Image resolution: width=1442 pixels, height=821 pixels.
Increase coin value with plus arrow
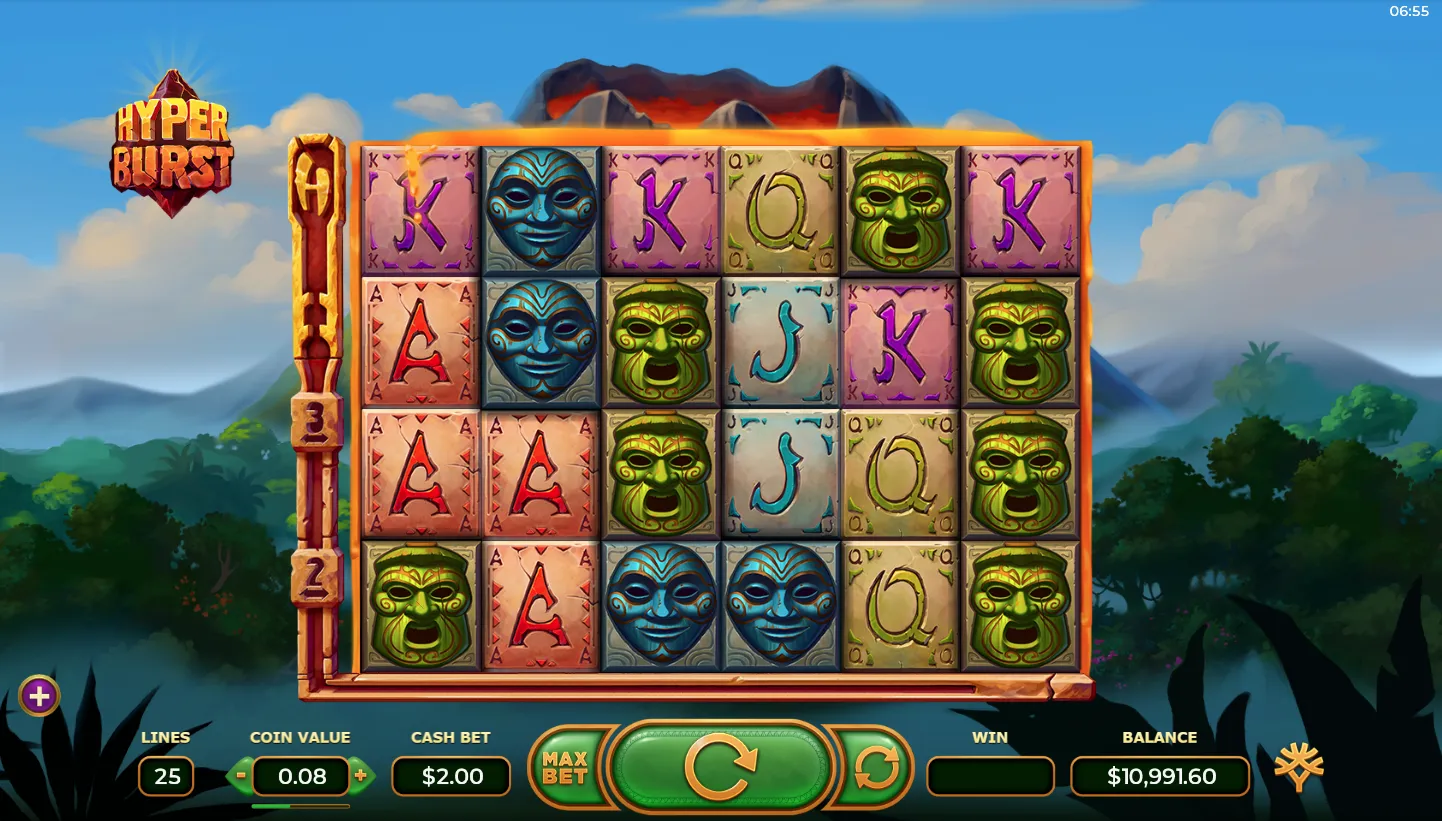pyautogui.click(x=361, y=775)
